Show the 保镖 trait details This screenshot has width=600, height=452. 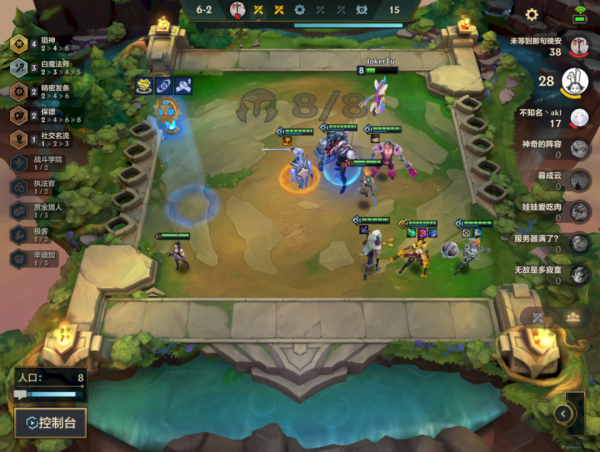(x=45, y=115)
